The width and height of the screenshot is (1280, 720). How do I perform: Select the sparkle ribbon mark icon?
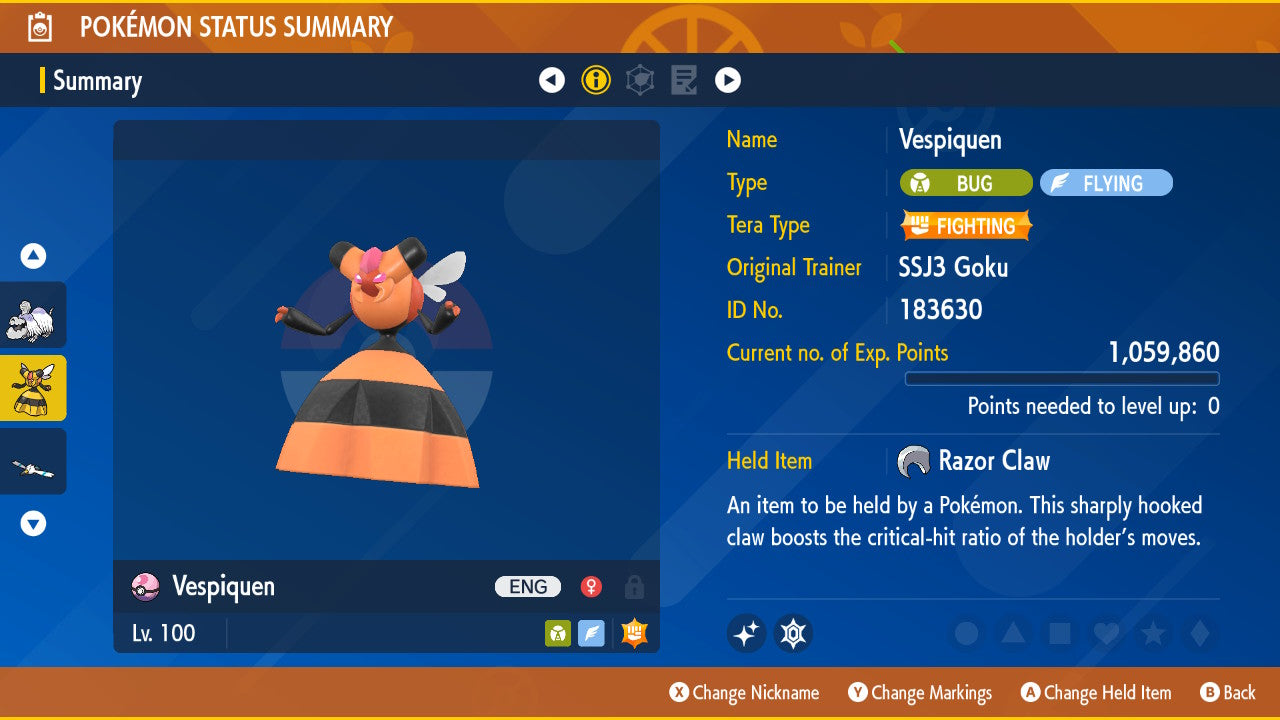[x=746, y=633]
